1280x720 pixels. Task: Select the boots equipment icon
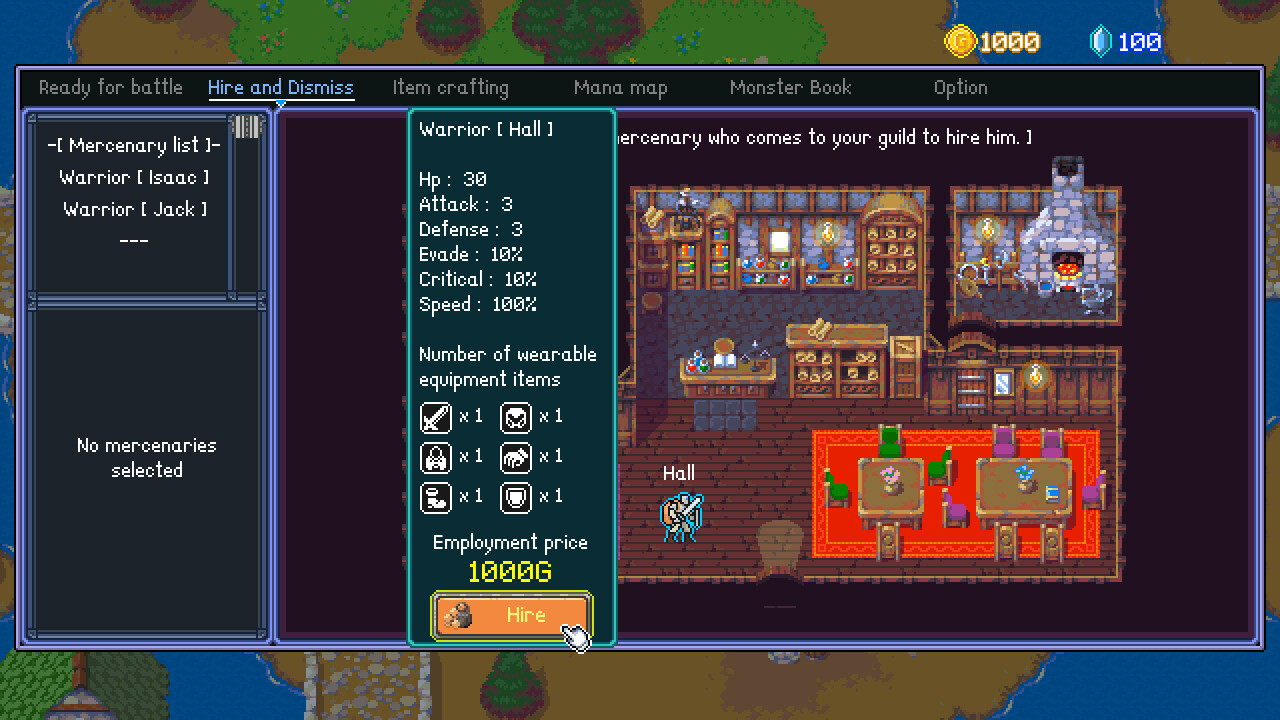[x=434, y=497]
